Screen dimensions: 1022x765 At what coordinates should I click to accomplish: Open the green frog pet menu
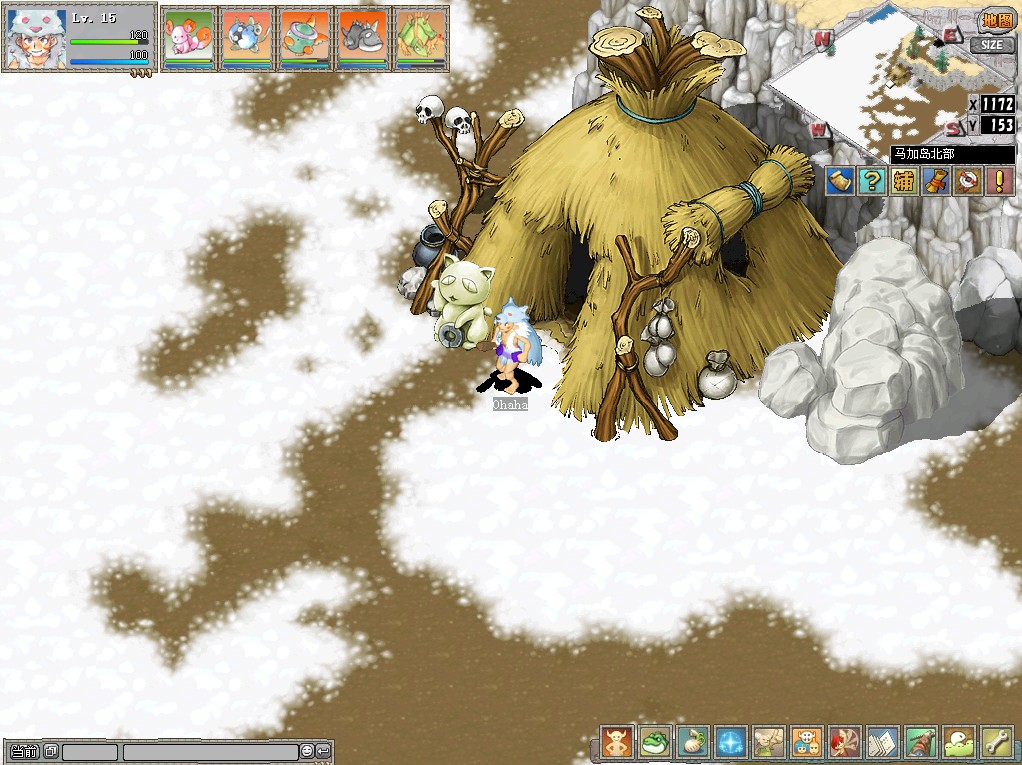654,743
